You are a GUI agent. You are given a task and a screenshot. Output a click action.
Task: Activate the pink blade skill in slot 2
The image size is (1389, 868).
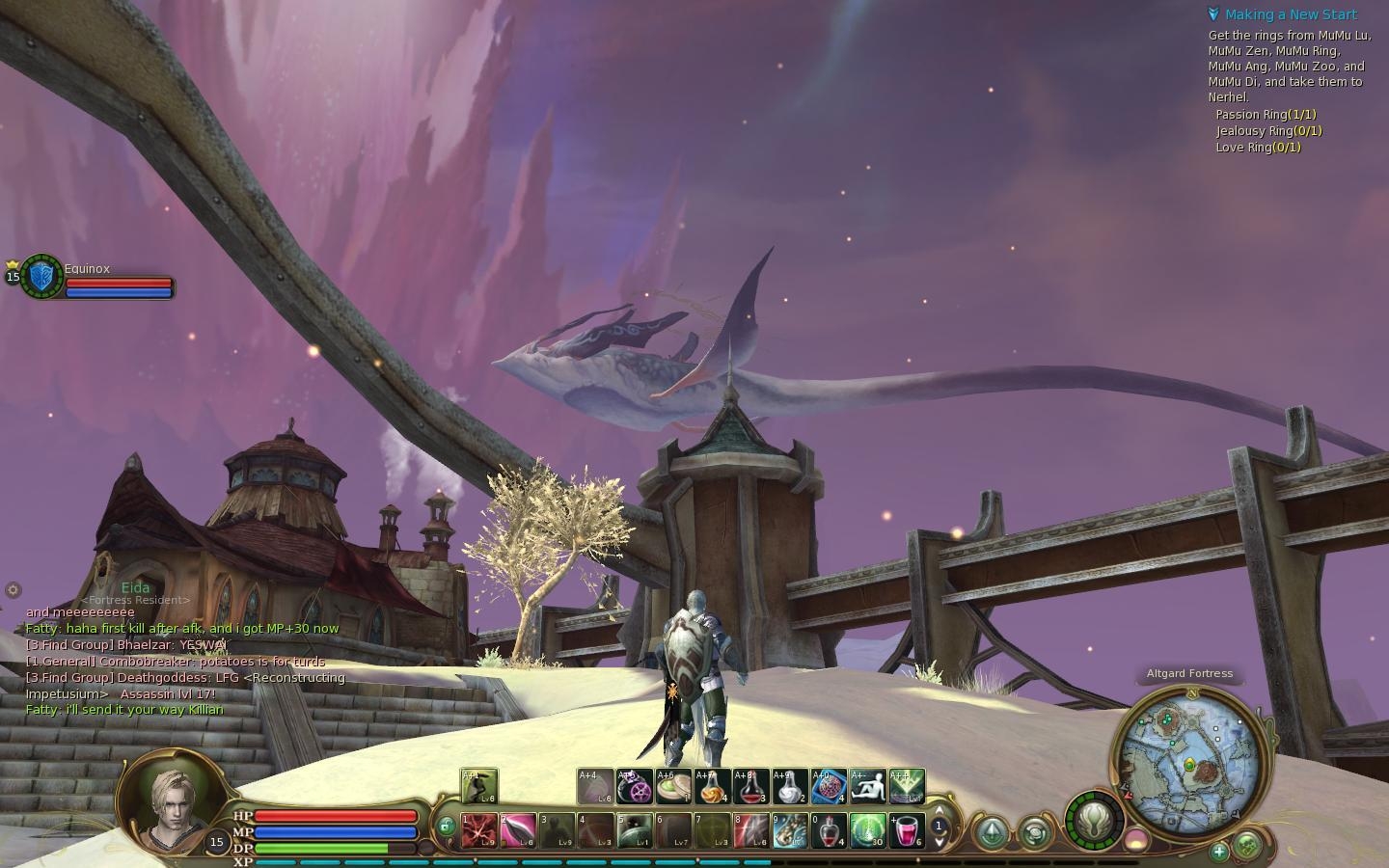(518, 830)
